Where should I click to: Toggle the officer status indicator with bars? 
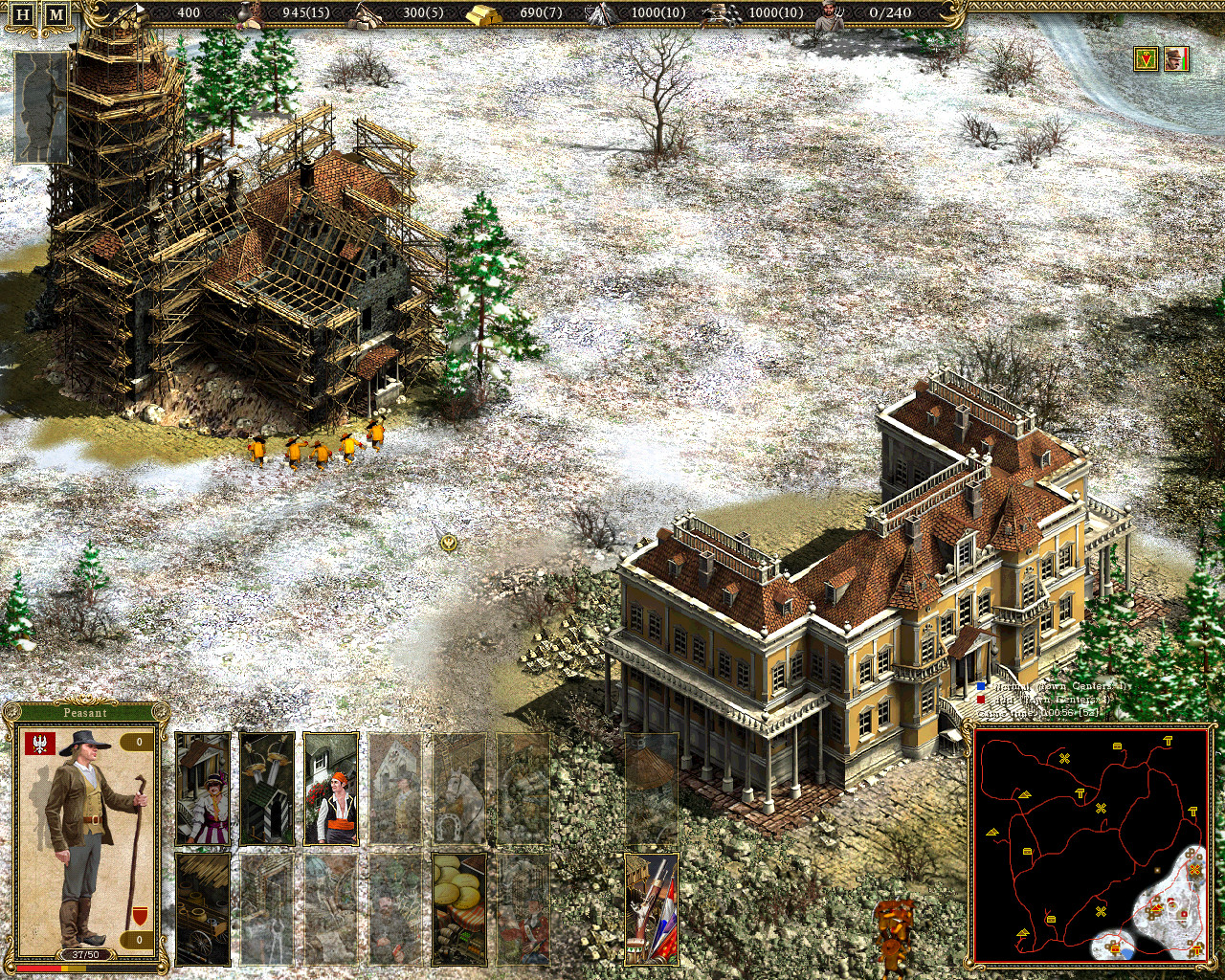pos(1176,59)
